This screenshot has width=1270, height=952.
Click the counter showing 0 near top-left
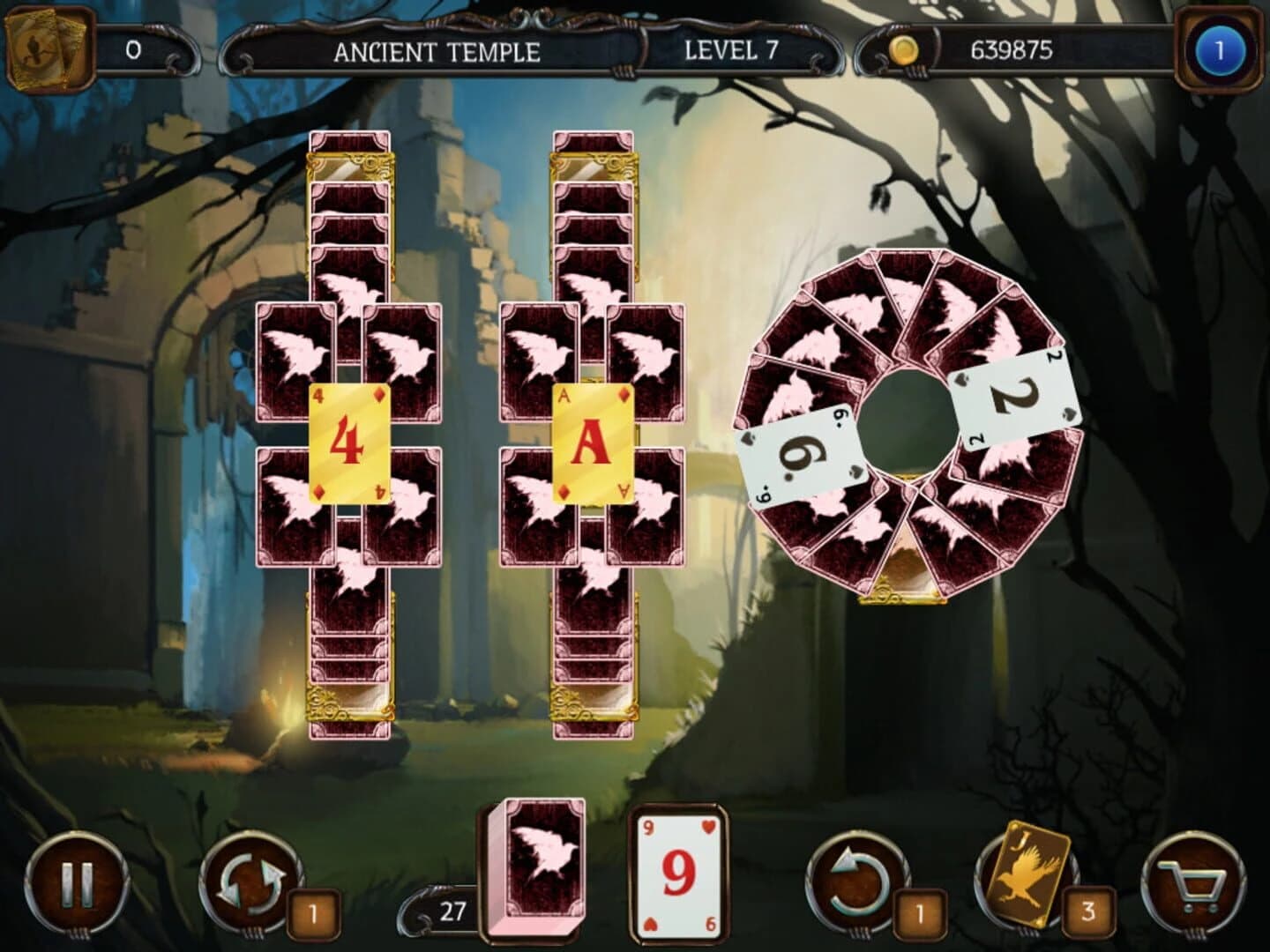134,50
